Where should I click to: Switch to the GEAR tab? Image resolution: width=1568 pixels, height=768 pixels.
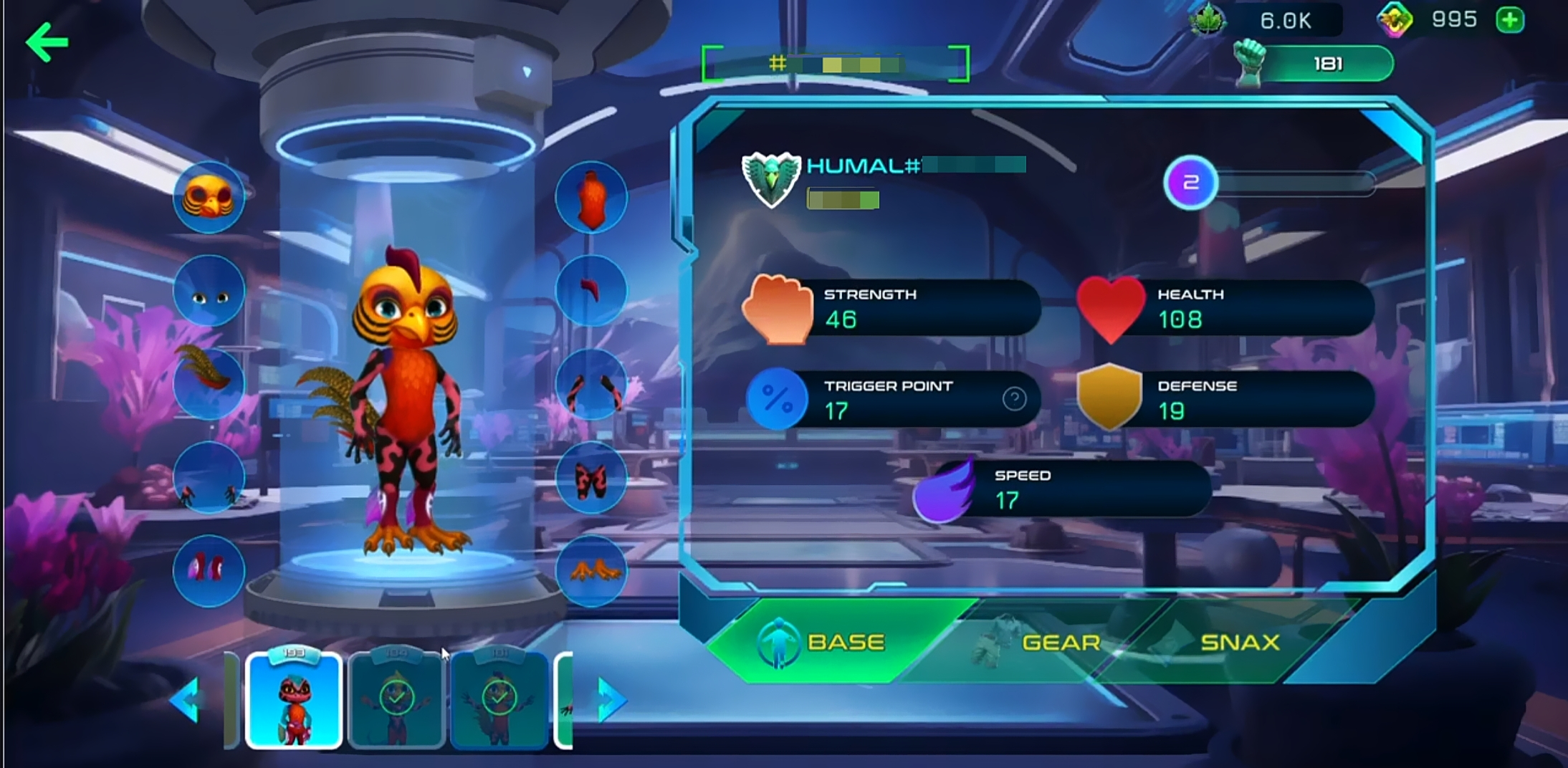tap(1061, 642)
